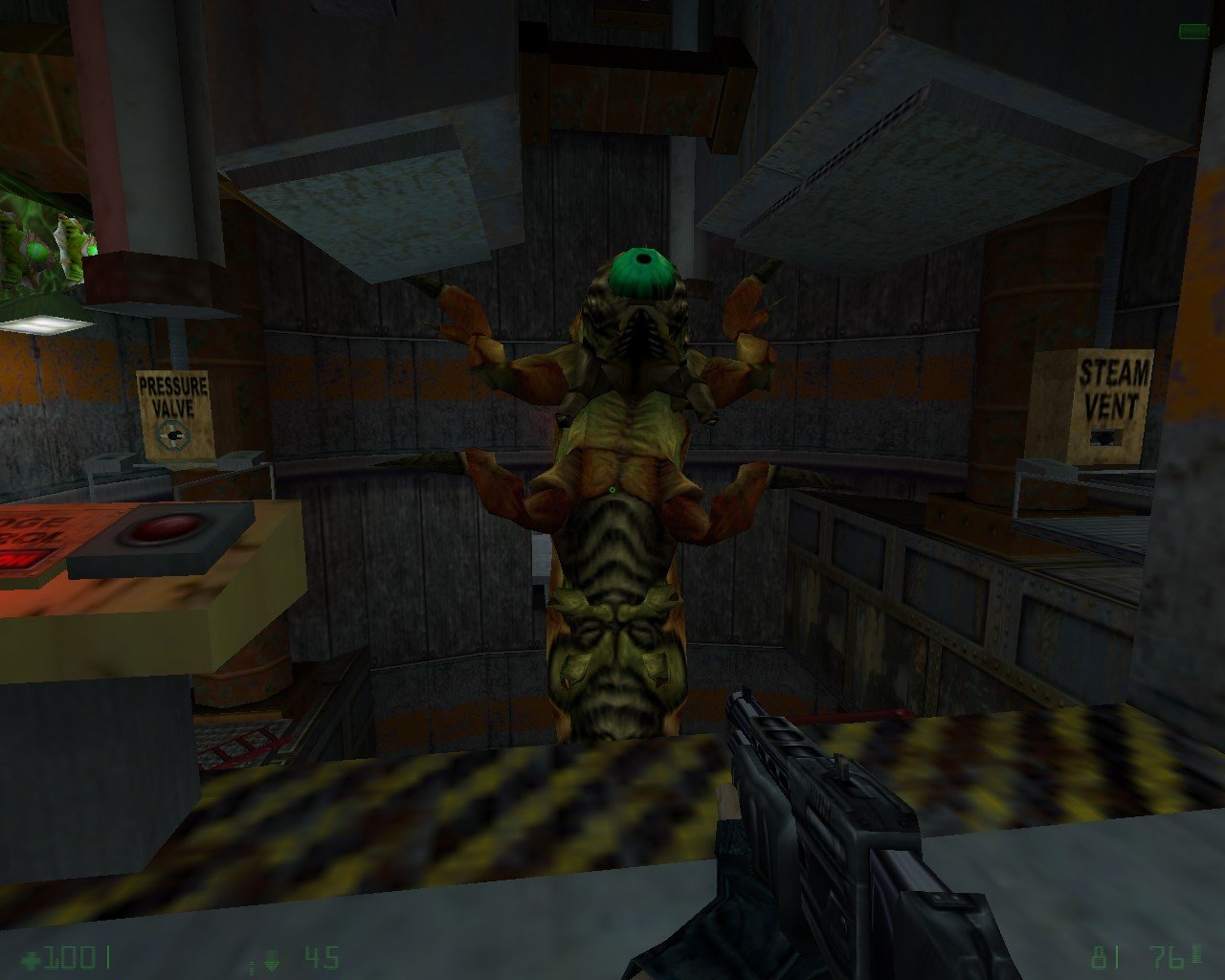Click the vent symbol on the STEAM VENT sign
This screenshot has height=980, width=1225.
1106,439
